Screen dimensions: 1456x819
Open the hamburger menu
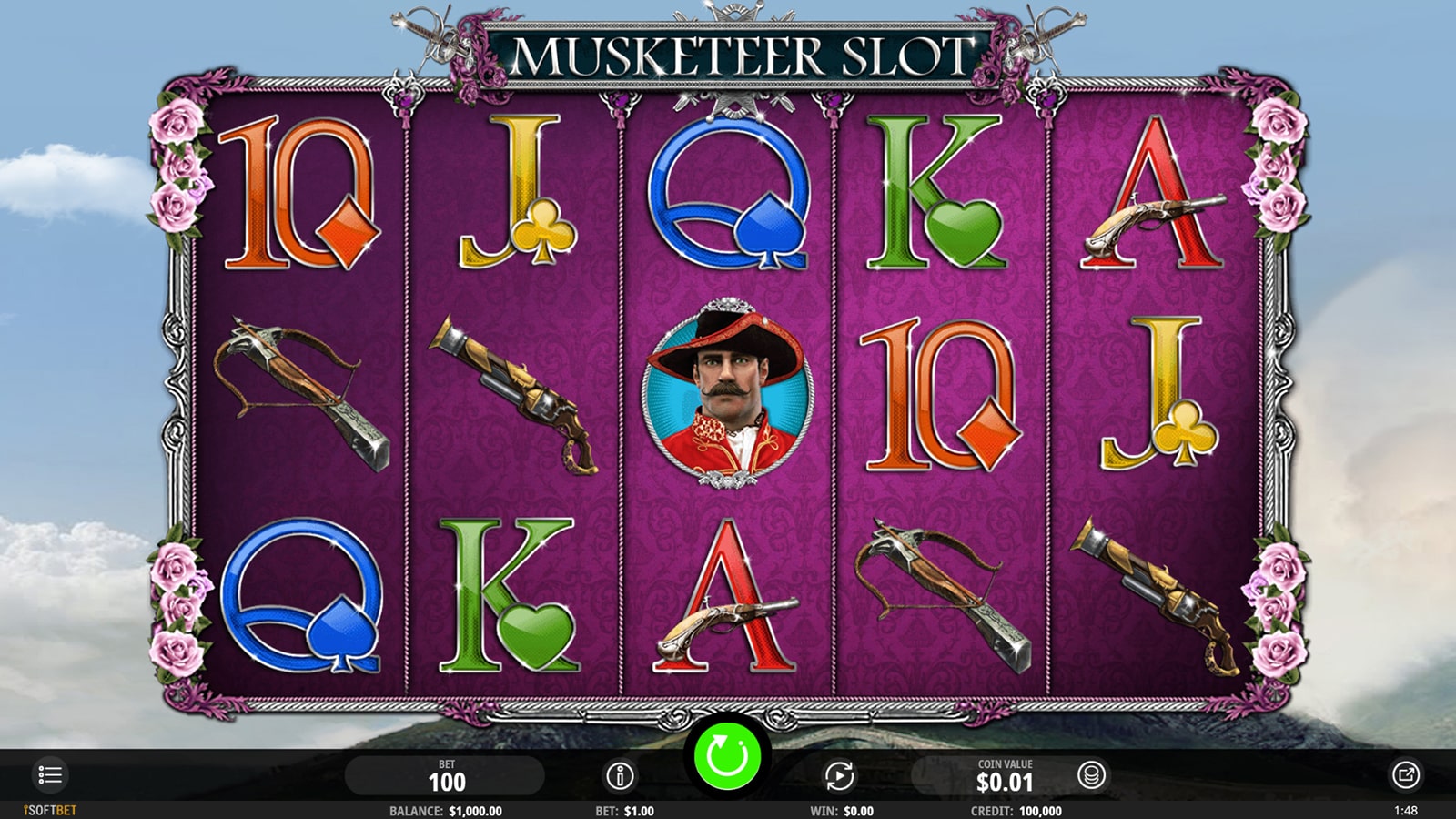50,775
